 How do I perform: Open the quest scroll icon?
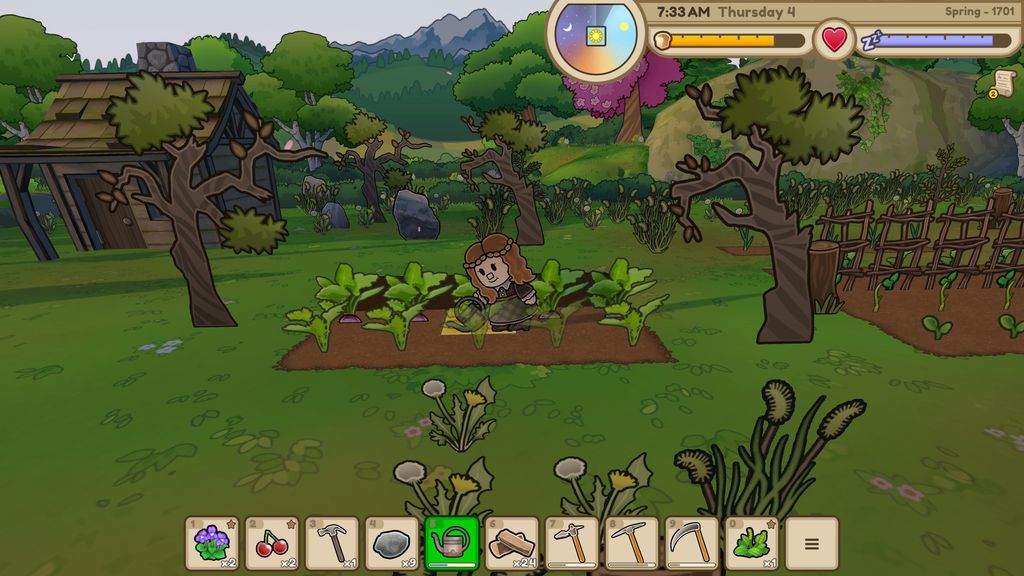point(1003,84)
